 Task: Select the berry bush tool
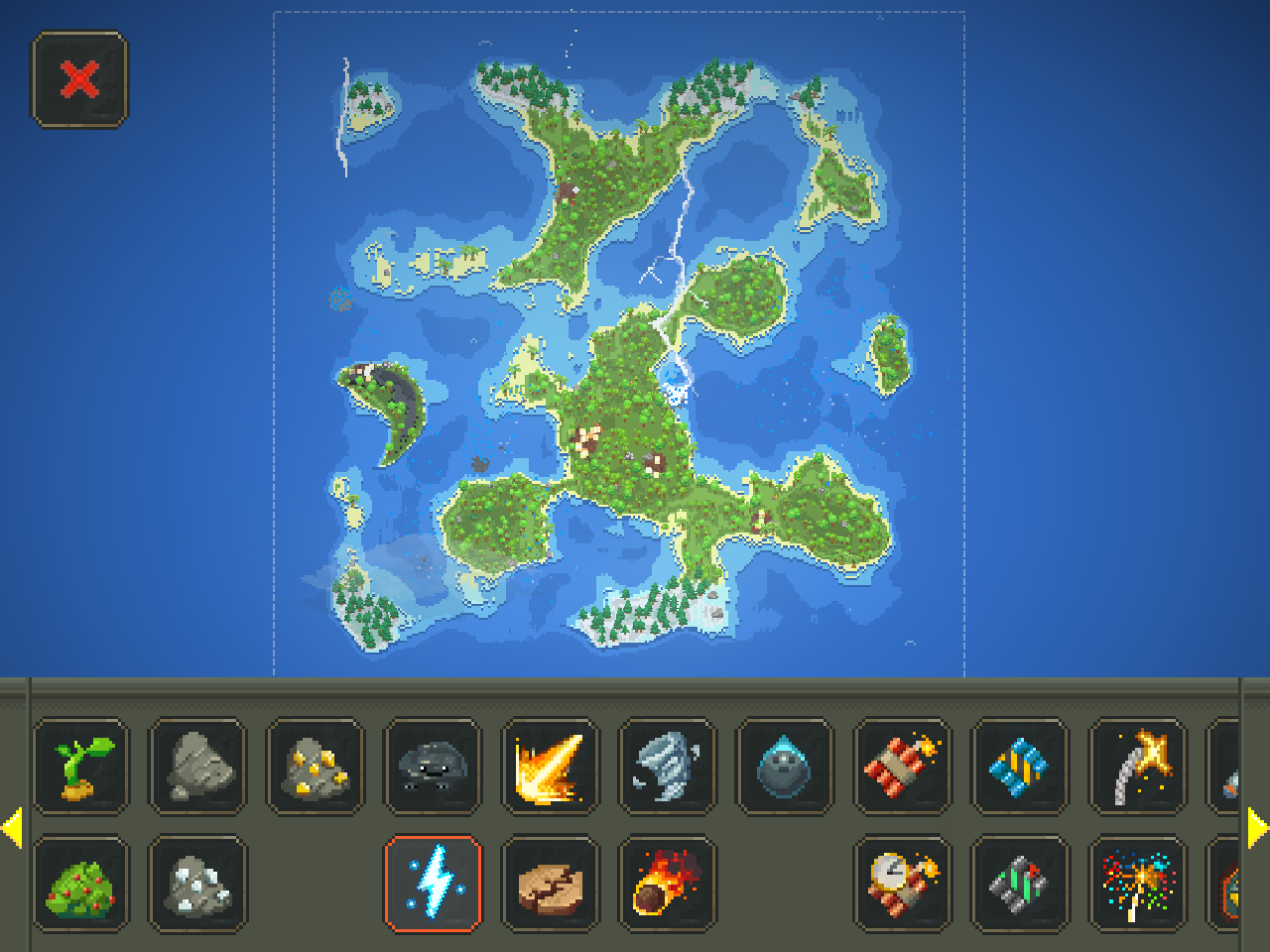click(80, 886)
